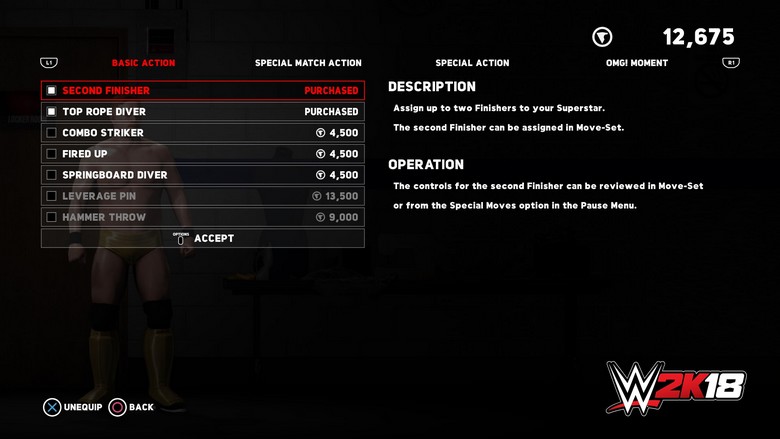780x439 pixels.
Task: Tick the Combo Striker checkbox
Action: (52, 133)
